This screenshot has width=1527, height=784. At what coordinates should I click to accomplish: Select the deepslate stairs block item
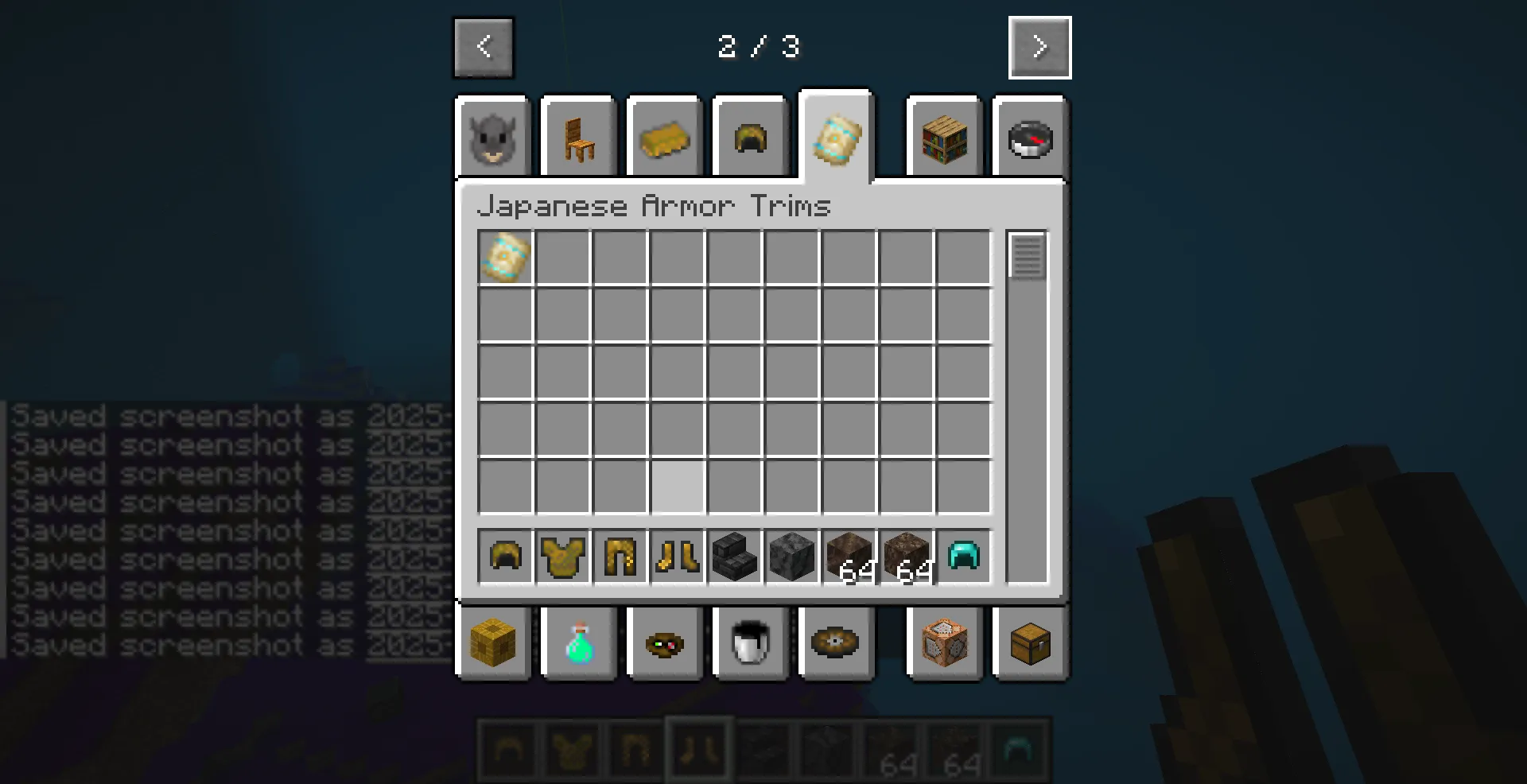pyautogui.click(x=734, y=557)
